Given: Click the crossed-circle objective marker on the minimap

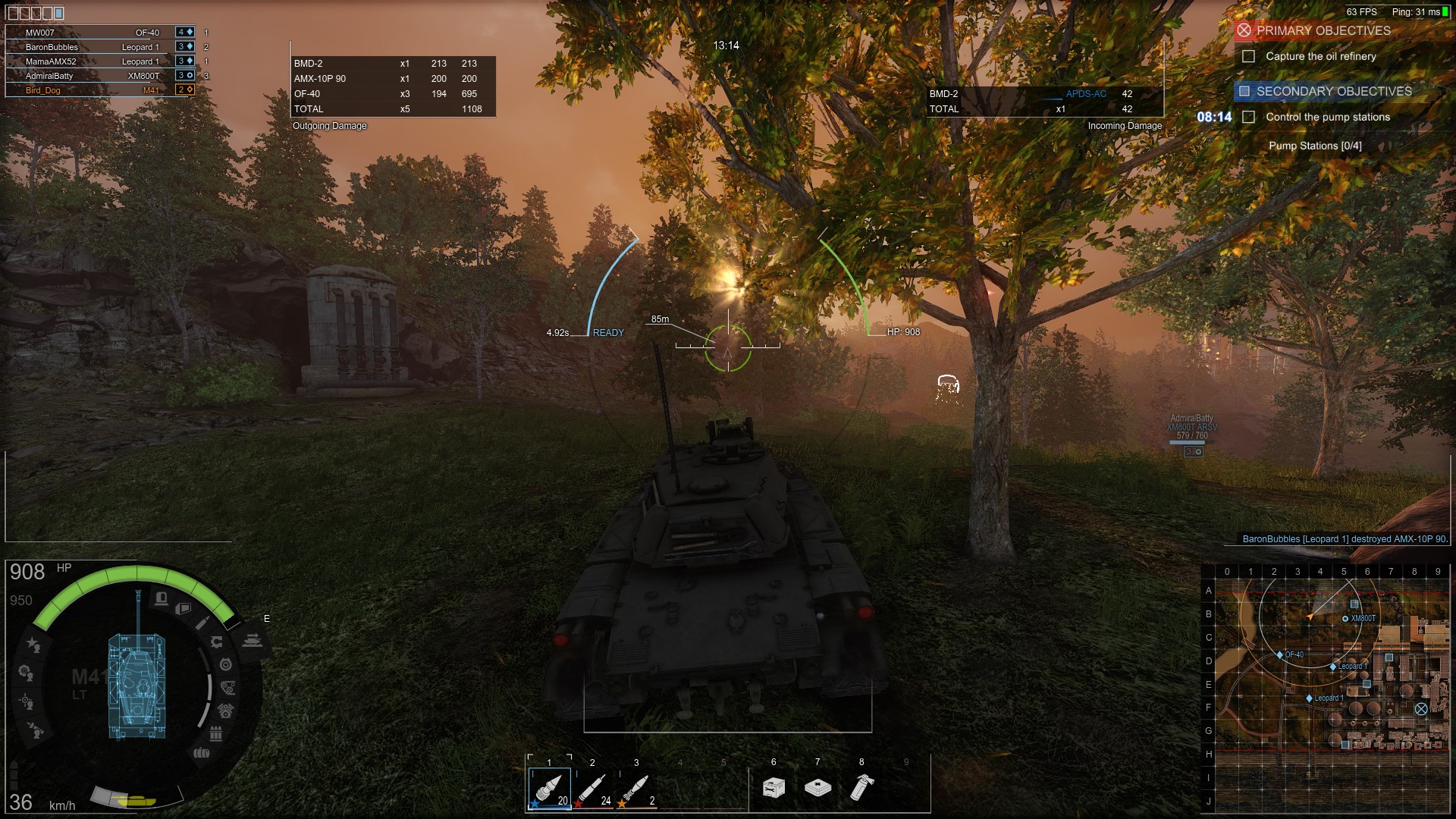Looking at the screenshot, I should click(x=1421, y=709).
